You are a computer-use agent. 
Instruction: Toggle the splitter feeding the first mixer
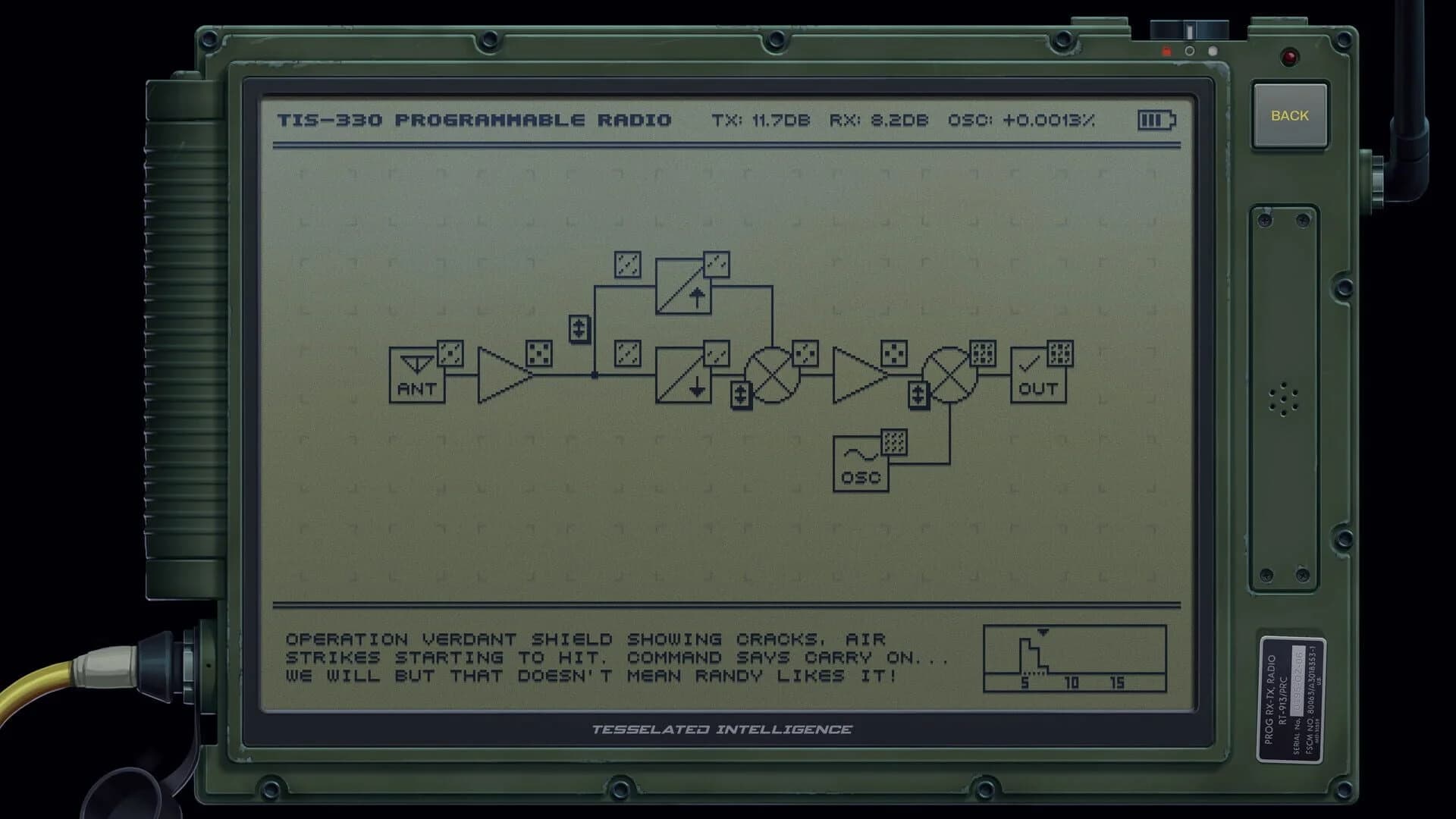pos(739,394)
